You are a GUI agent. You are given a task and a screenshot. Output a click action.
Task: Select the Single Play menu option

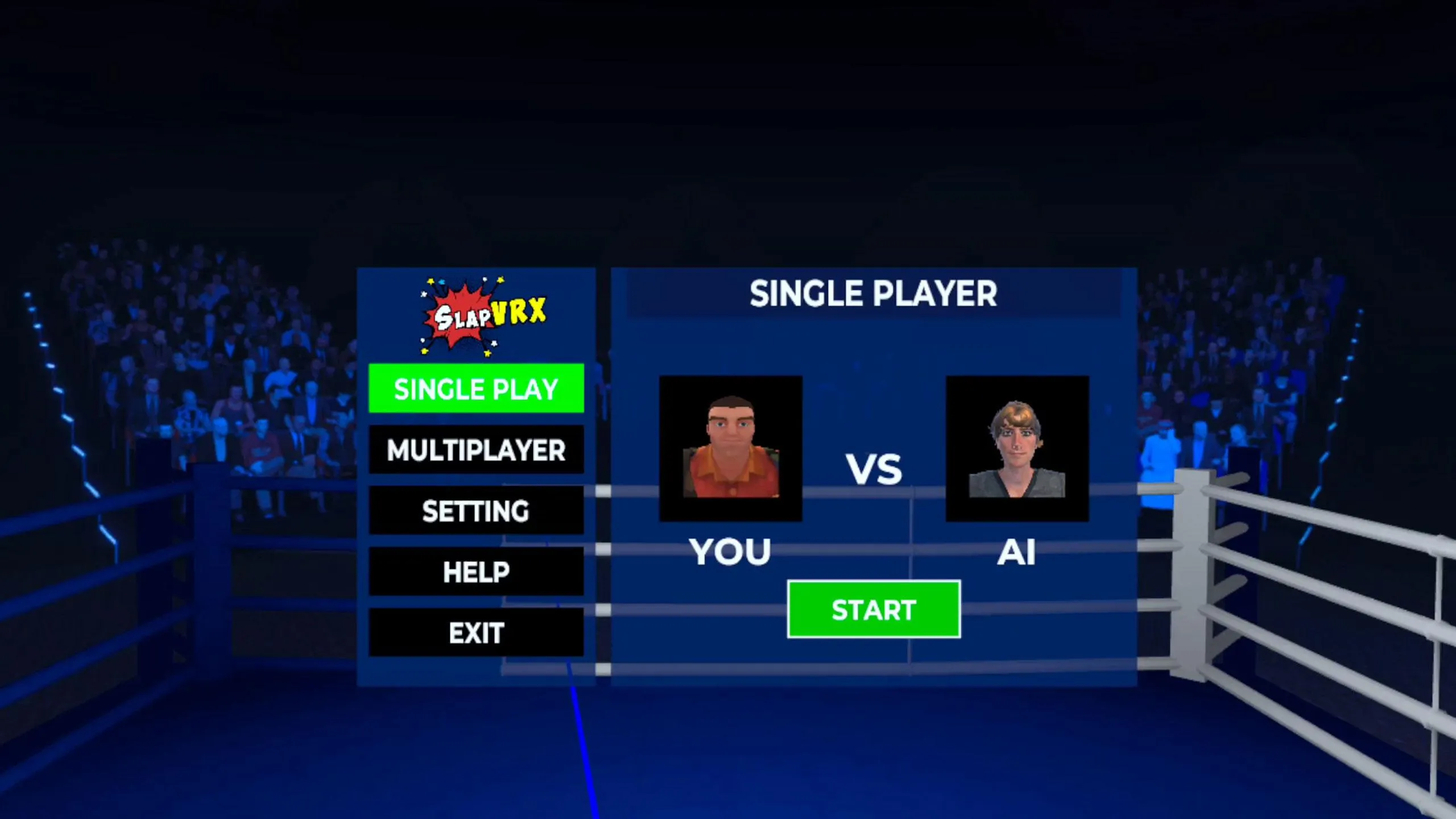476,388
